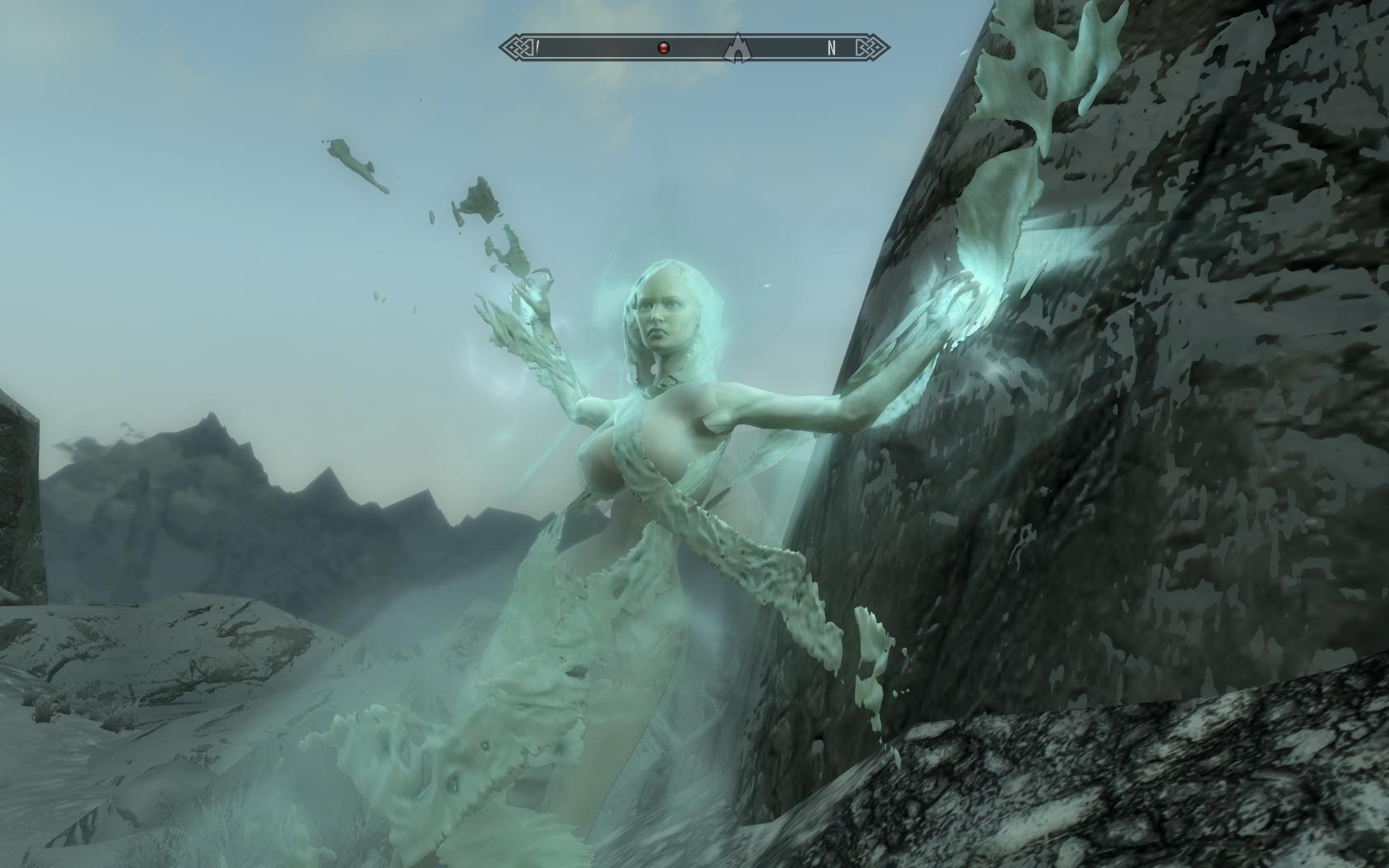
Task: Select the cave location marker on the compass
Action: coord(734,48)
